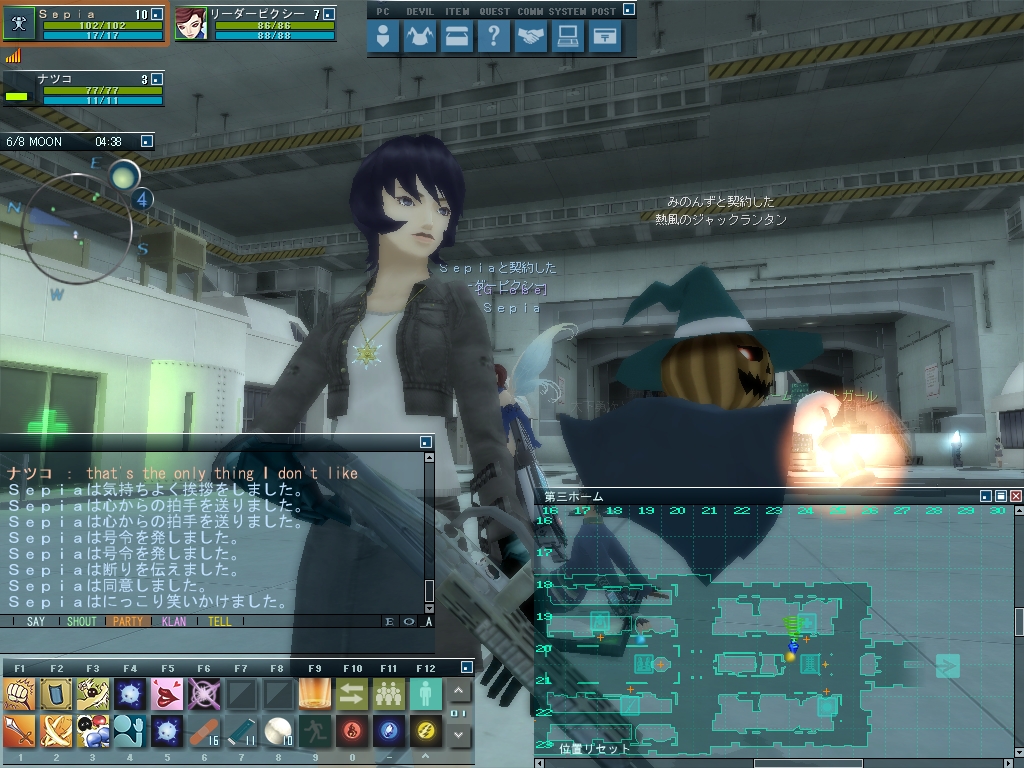Activate the punching fist skill

coord(19,692)
